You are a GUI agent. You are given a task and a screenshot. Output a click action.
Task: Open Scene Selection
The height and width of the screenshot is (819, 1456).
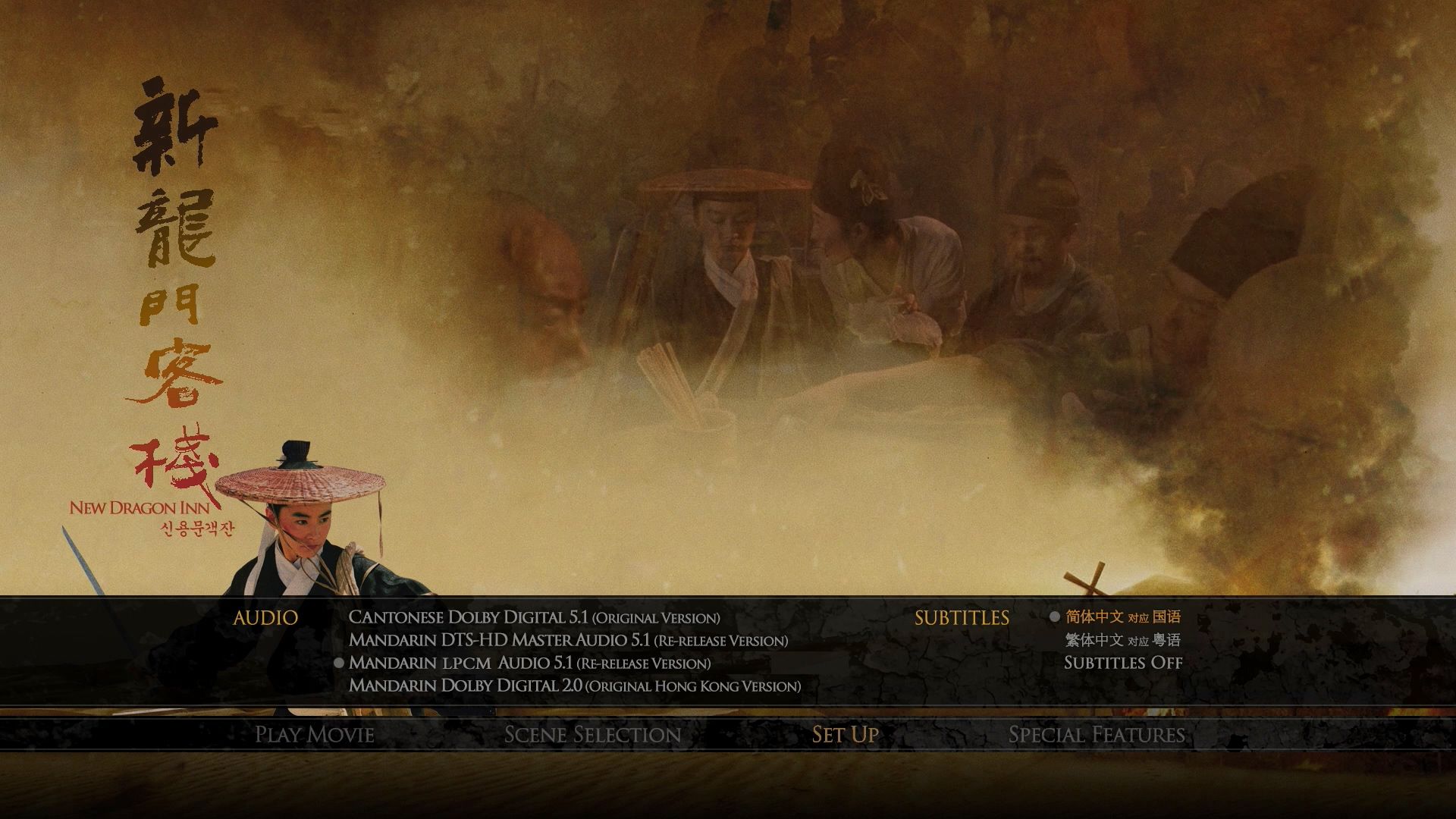(x=592, y=734)
